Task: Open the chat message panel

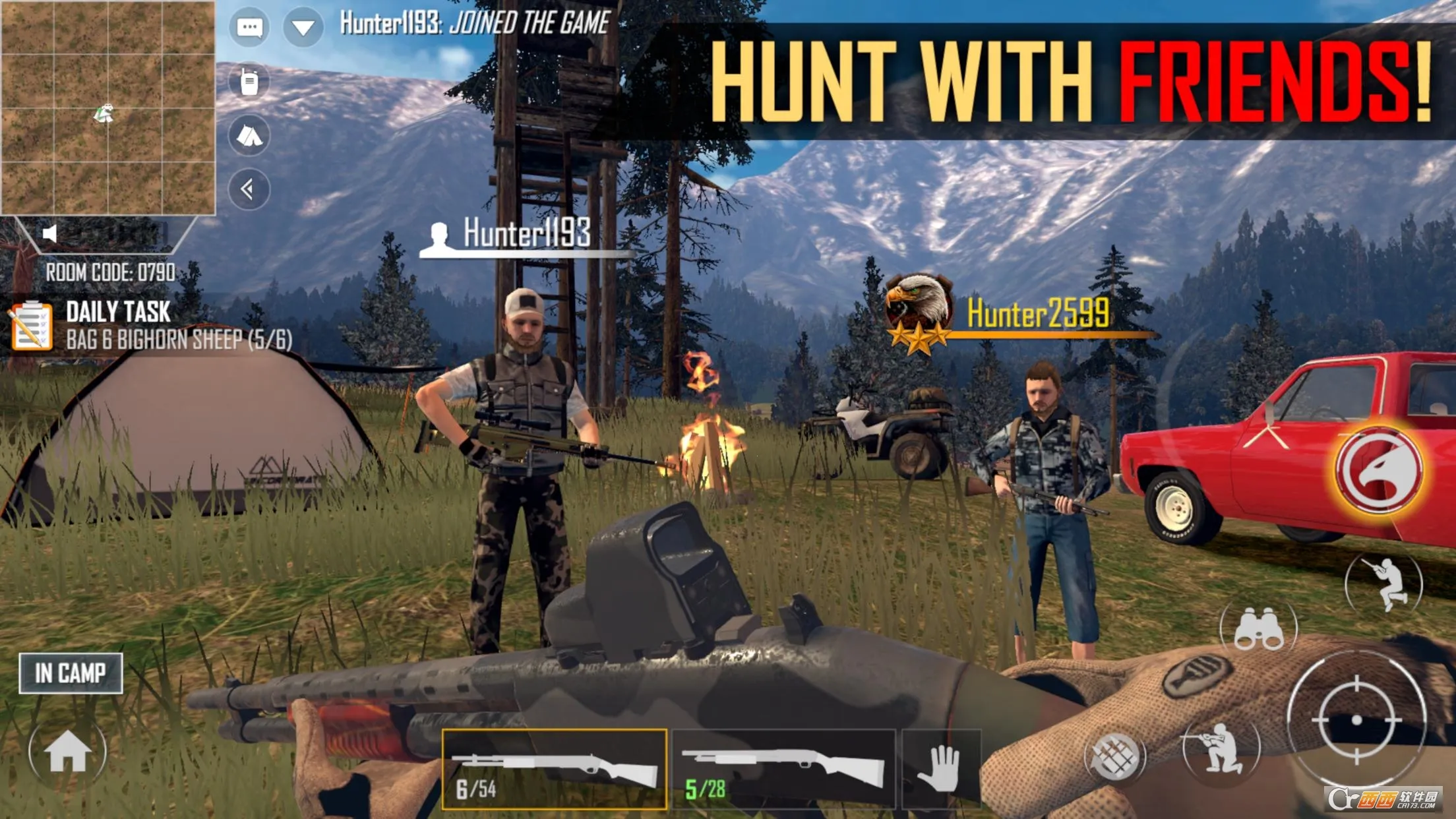Action: [251, 27]
